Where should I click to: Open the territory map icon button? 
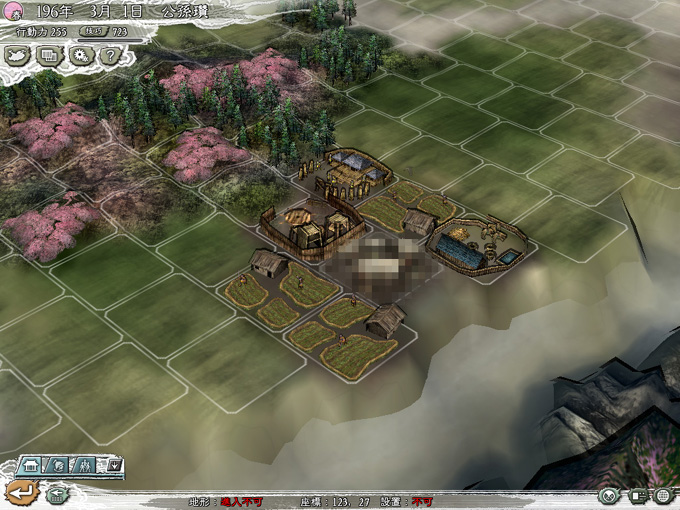pyautogui.click(x=17, y=56)
